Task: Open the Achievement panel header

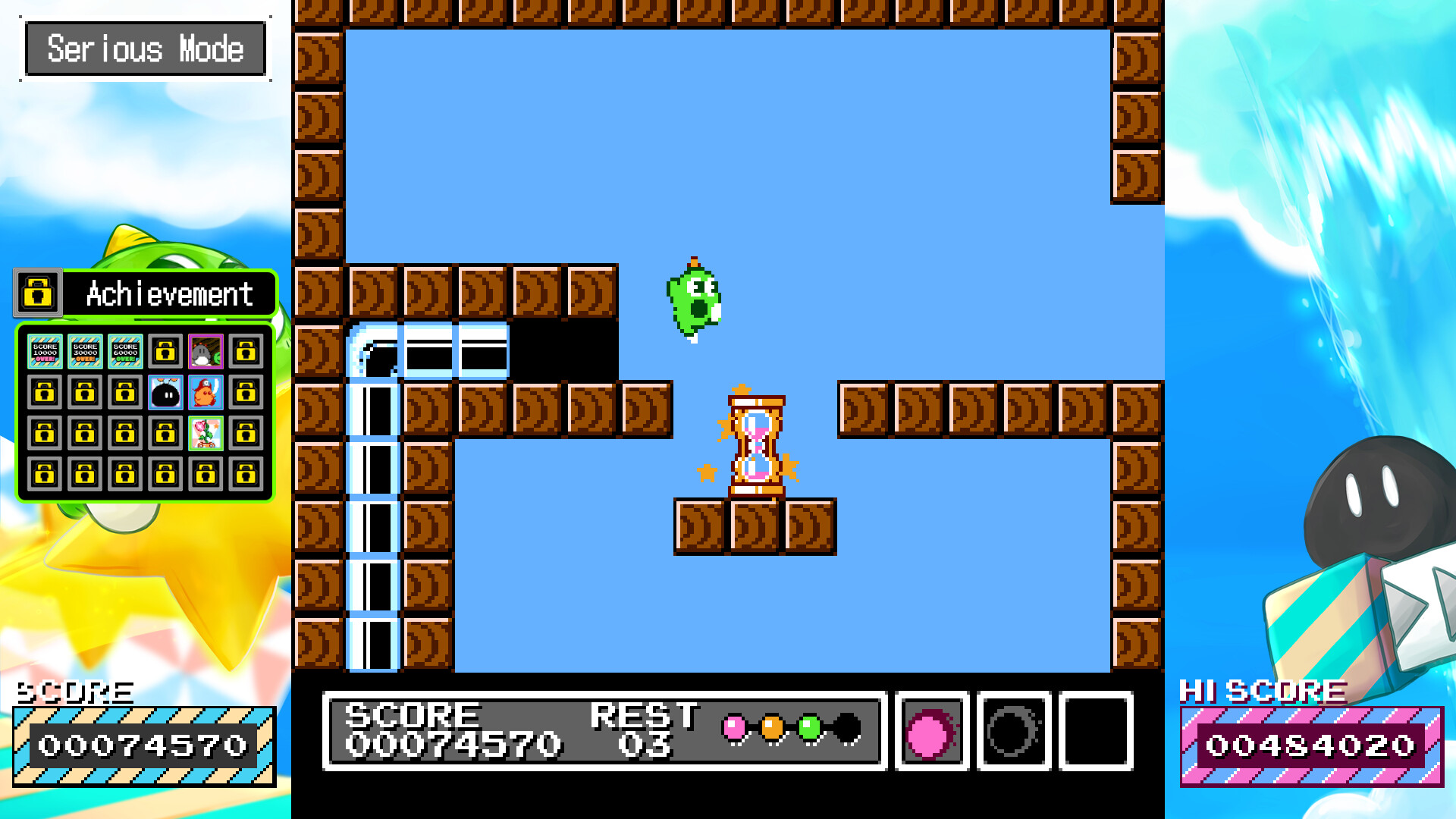Action: click(169, 293)
